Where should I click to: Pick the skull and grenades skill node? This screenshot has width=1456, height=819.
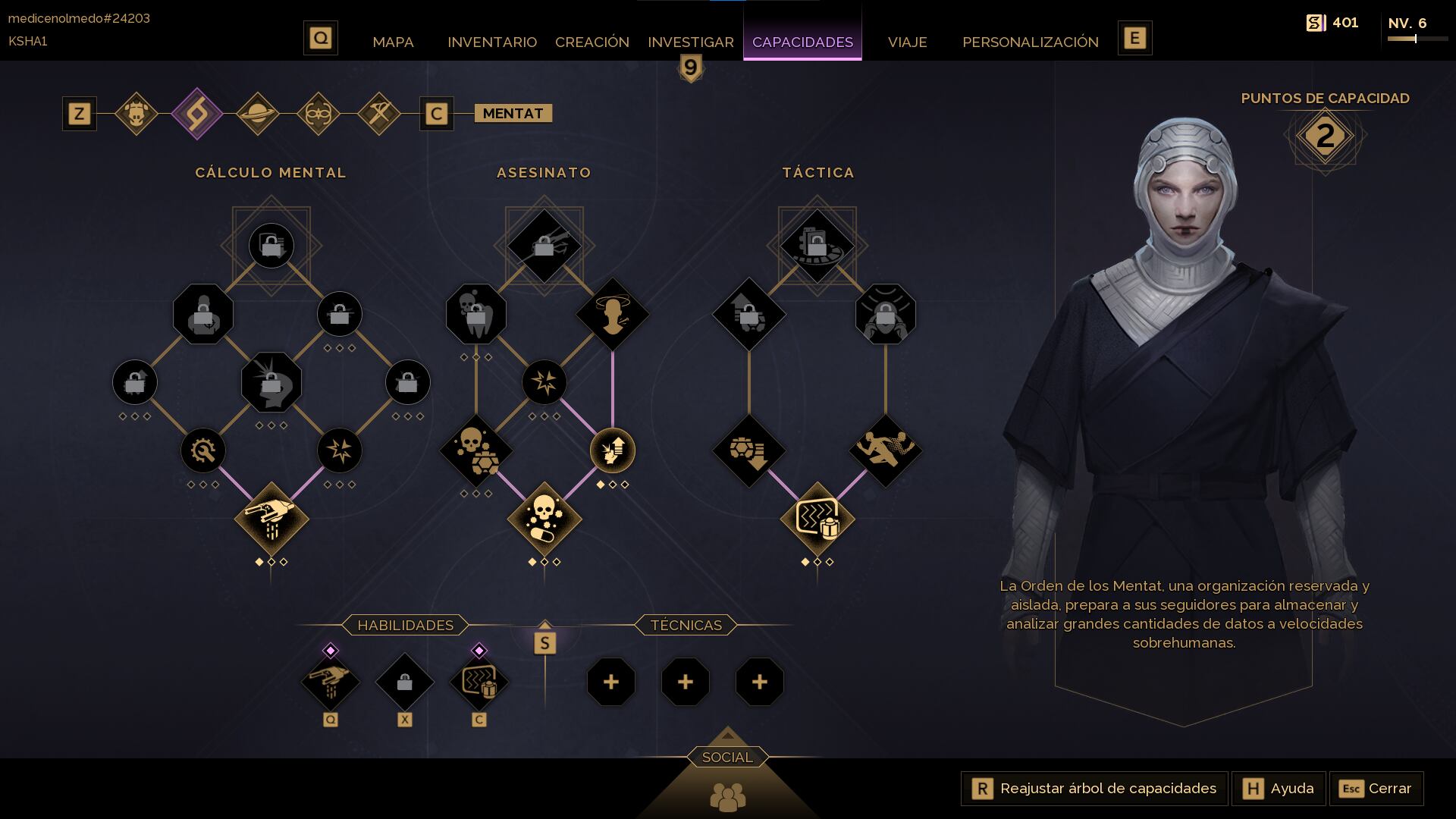[x=476, y=450]
